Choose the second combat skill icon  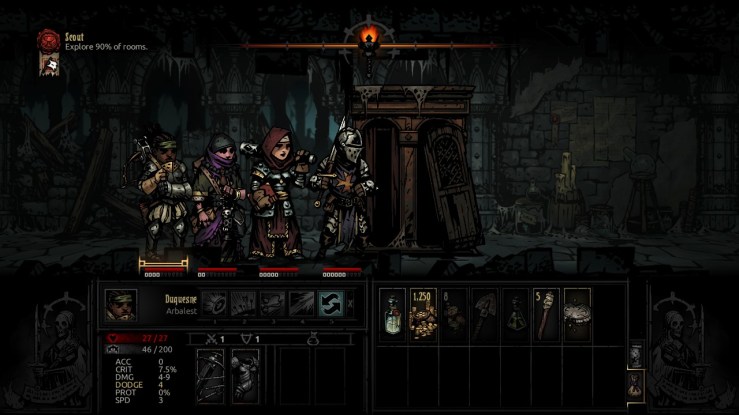[x=245, y=303]
